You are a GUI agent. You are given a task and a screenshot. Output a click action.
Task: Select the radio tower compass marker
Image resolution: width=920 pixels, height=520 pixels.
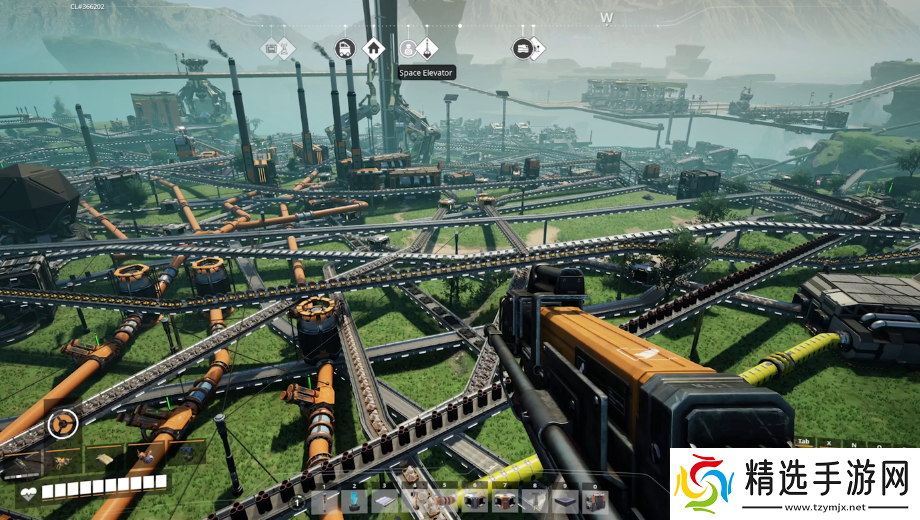(285, 48)
